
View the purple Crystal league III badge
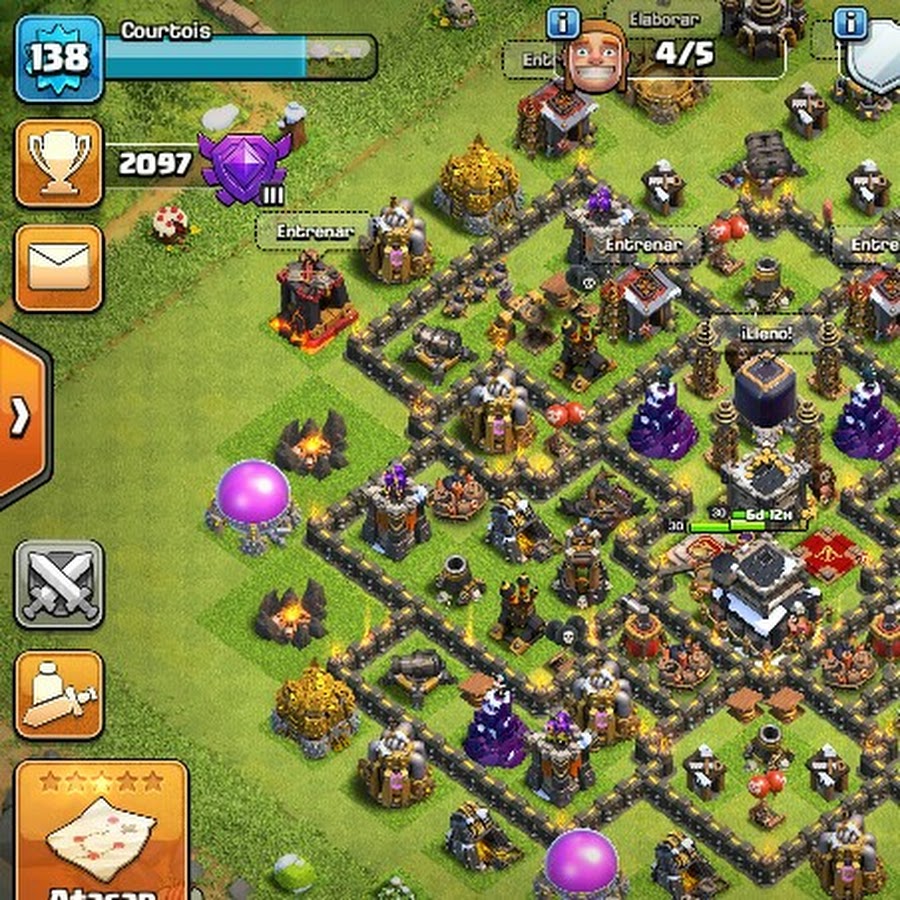244,165
